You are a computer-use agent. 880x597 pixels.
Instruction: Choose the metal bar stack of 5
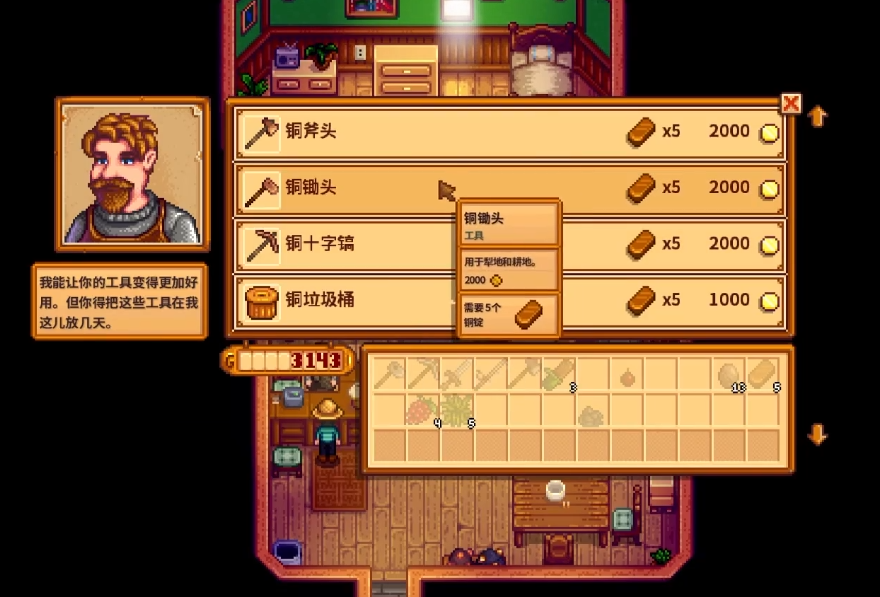763,374
